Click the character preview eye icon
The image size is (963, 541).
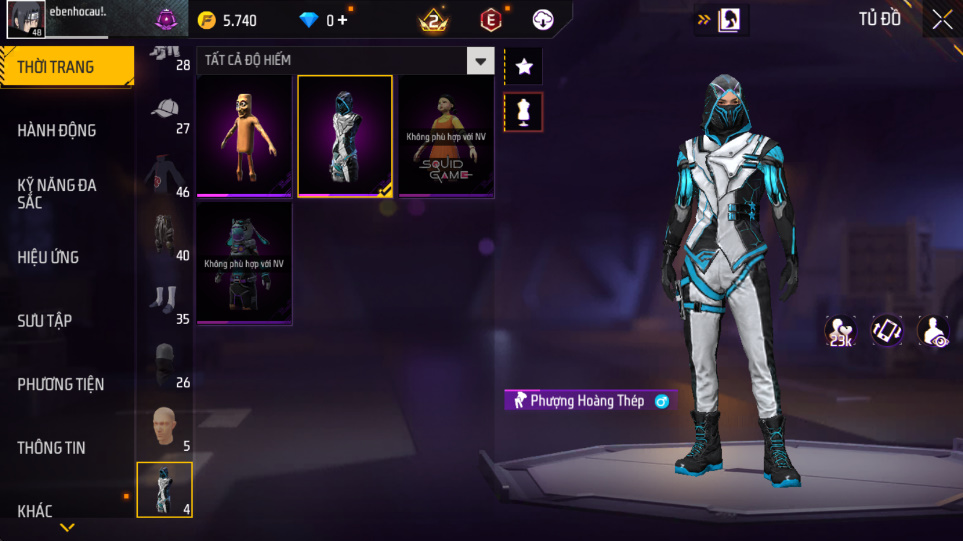pyautogui.click(x=934, y=331)
